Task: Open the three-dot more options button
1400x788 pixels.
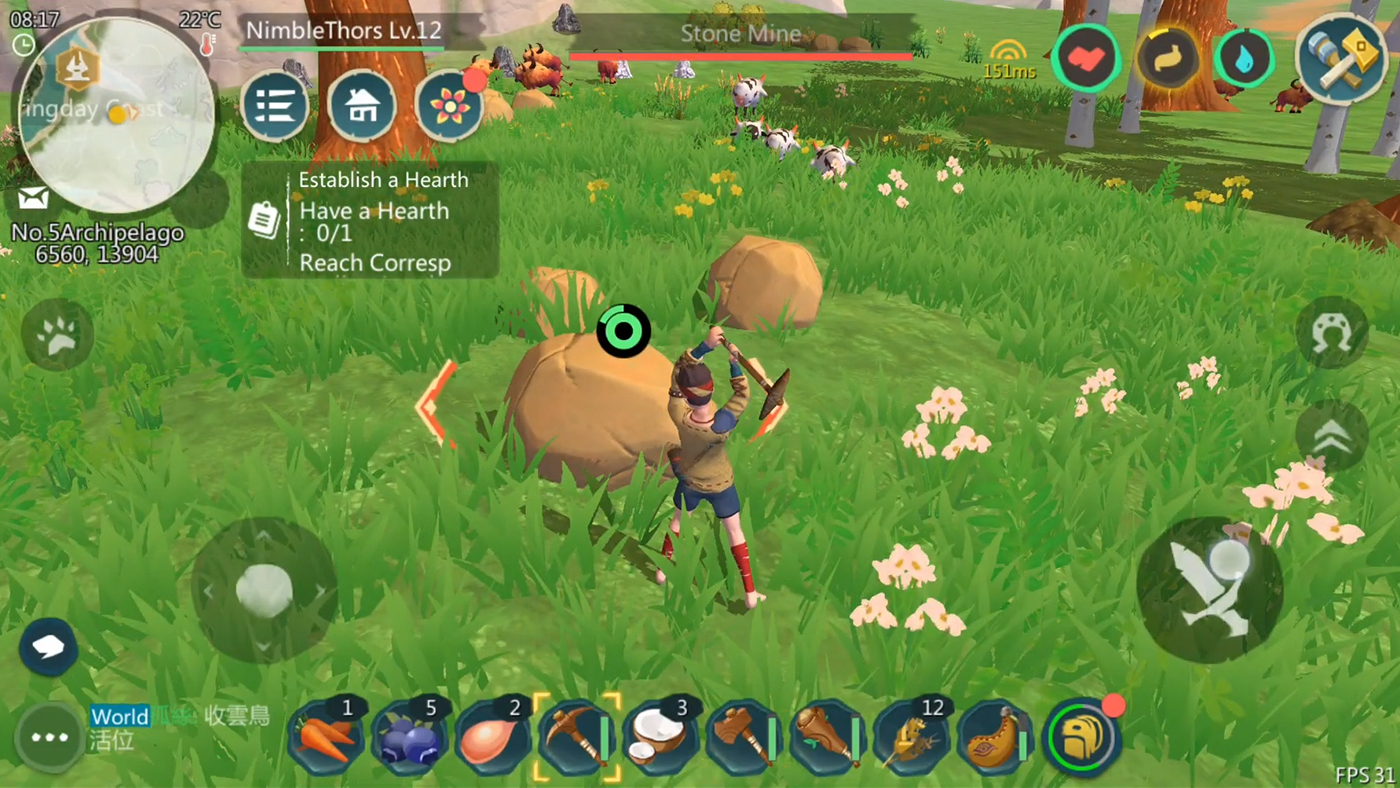Action: [49, 738]
